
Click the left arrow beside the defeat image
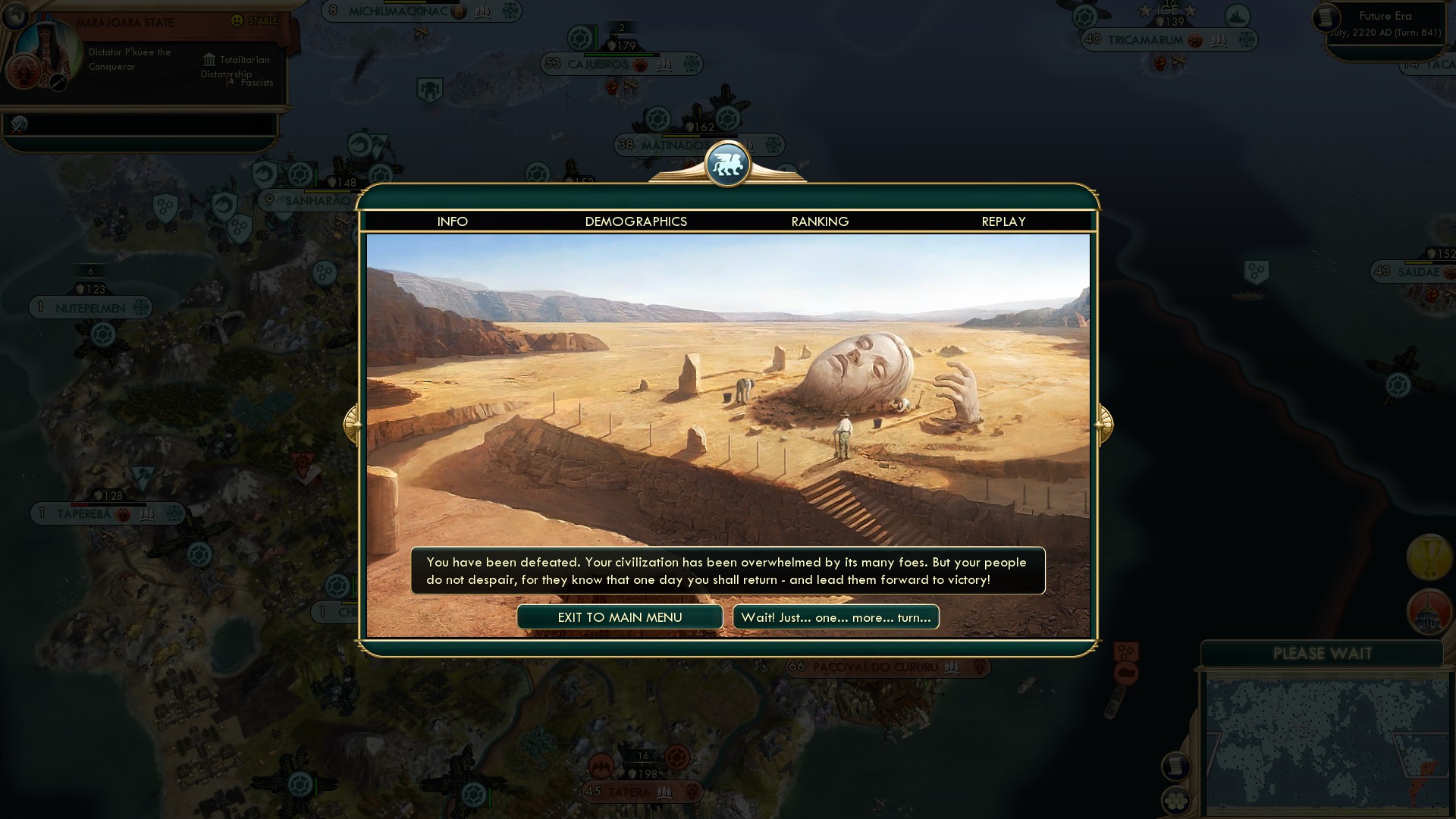[x=351, y=424]
